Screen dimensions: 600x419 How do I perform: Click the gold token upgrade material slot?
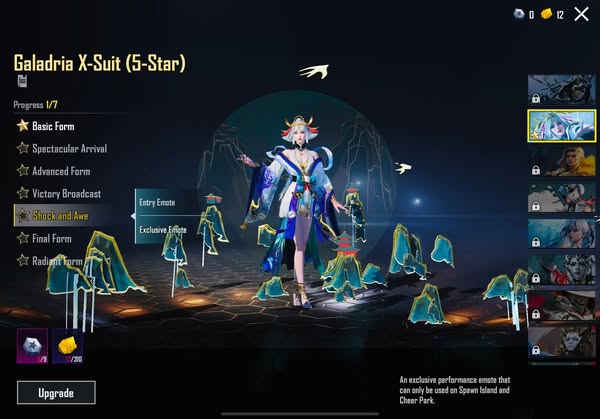point(67,345)
